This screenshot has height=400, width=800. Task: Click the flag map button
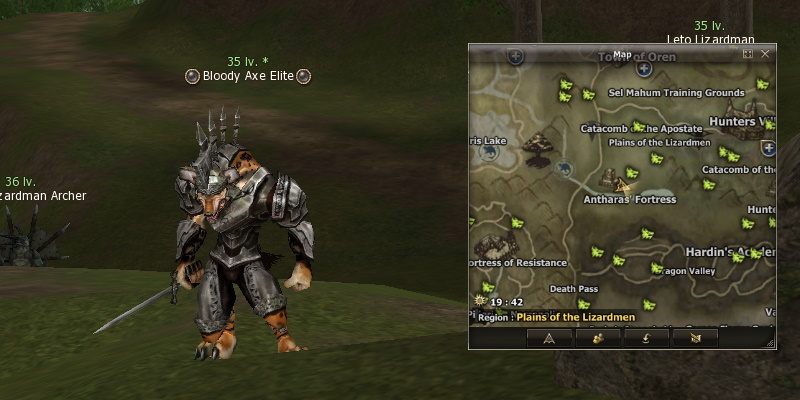pyautogui.click(x=695, y=338)
